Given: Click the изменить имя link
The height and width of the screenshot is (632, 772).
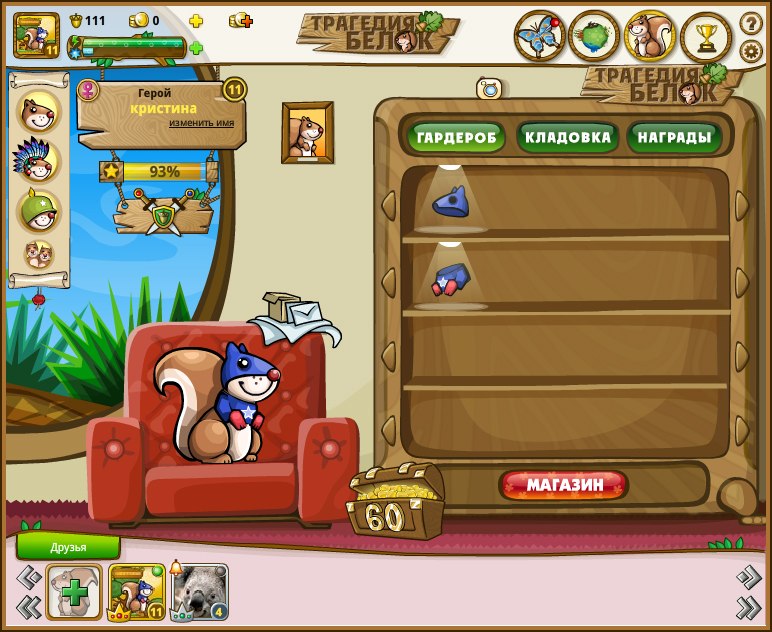Looking at the screenshot, I should tap(201, 122).
